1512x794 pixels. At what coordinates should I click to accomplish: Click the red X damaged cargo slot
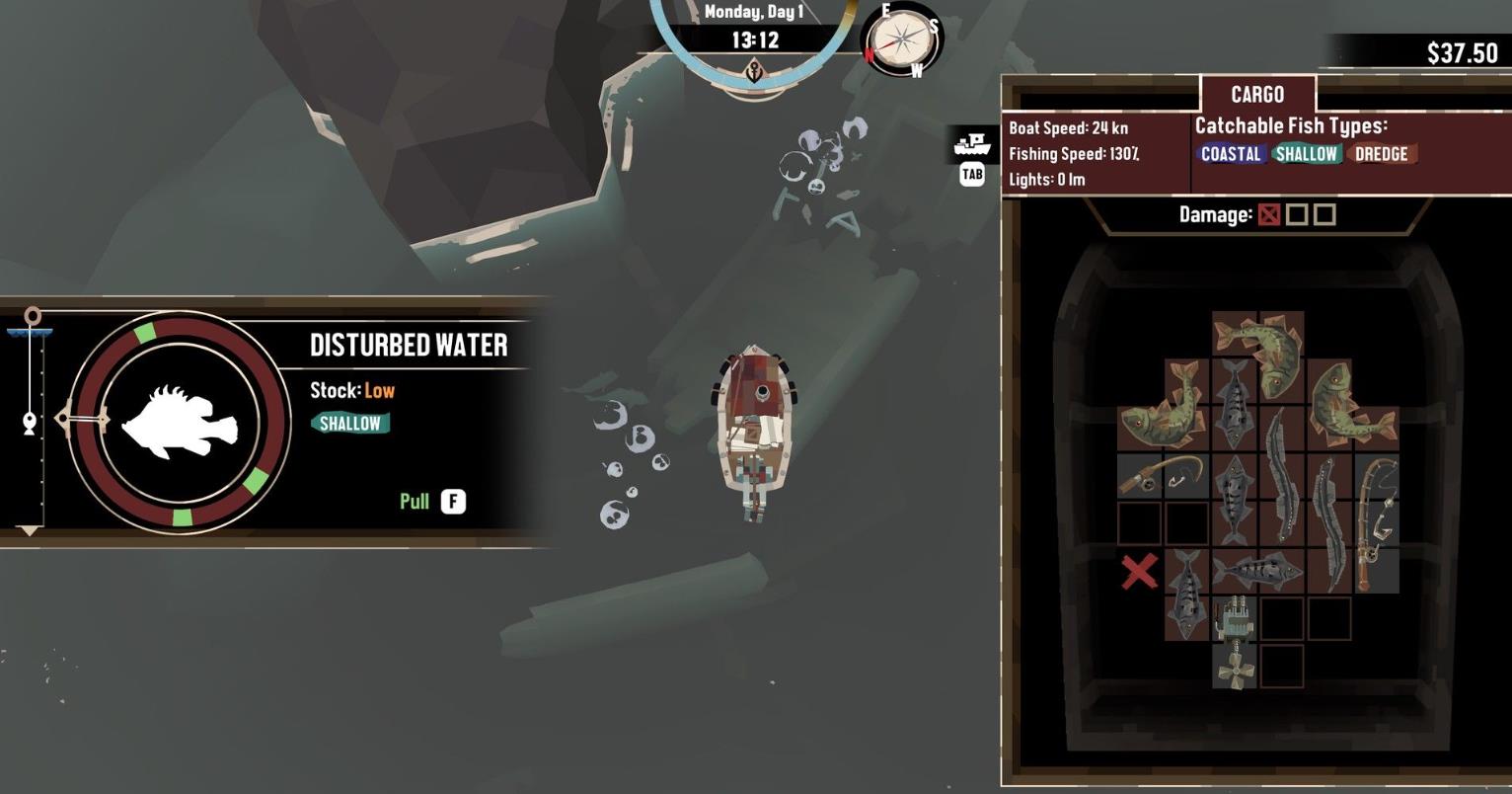click(1140, 572)
